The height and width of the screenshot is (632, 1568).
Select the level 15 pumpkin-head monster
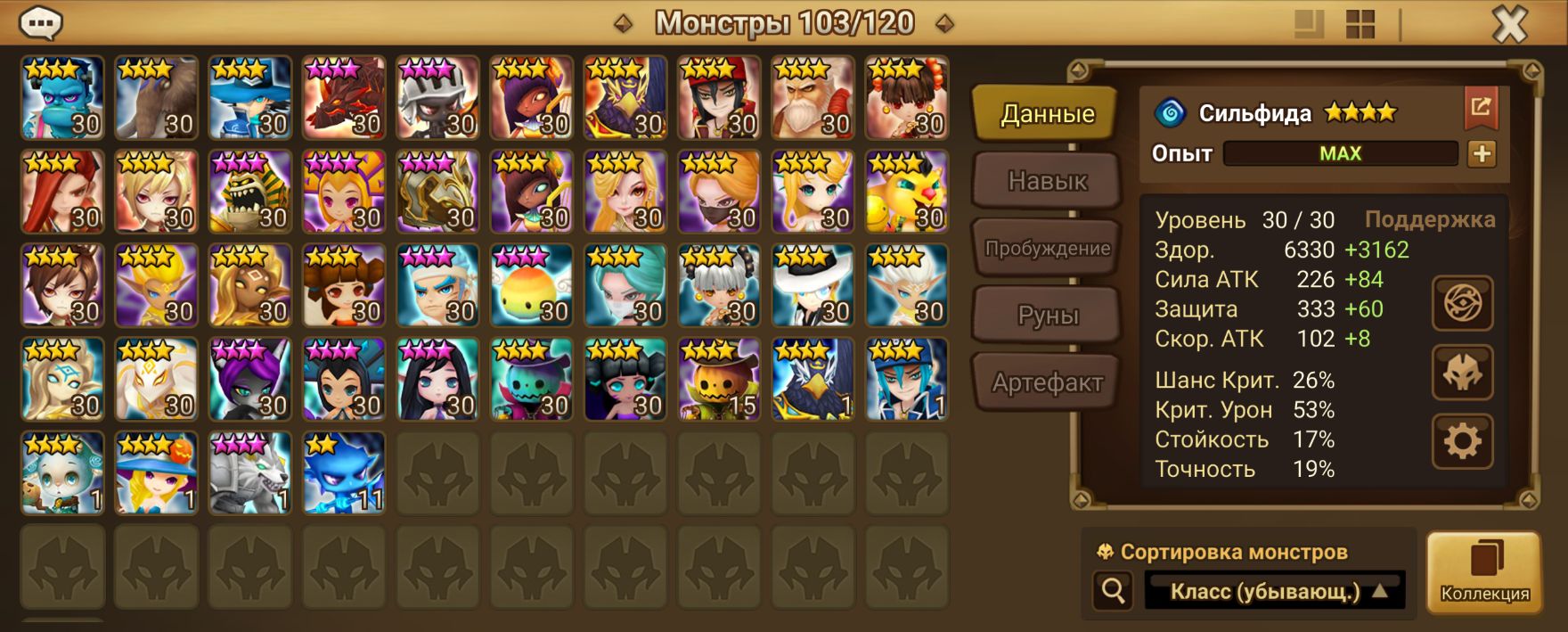pyautogui.click(x=719, y=380)
